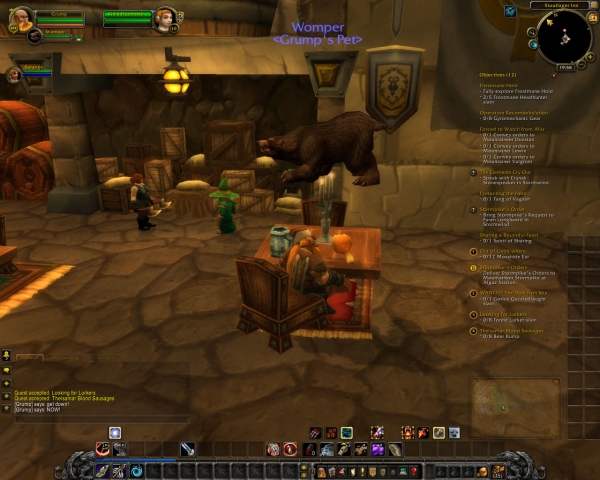The width and height of the screenshot is (600, 480).
Task: Select Grump's player portrait
Action: (x=20, y=21)
